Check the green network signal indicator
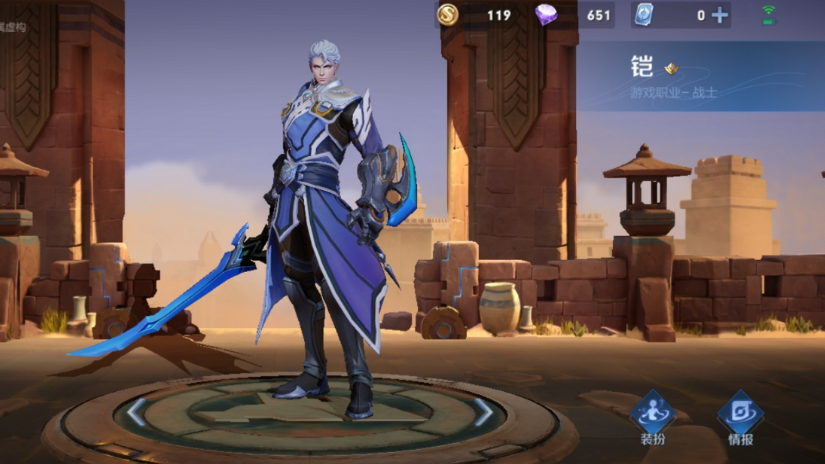The image size is (825, 464). tap(768, 15)
